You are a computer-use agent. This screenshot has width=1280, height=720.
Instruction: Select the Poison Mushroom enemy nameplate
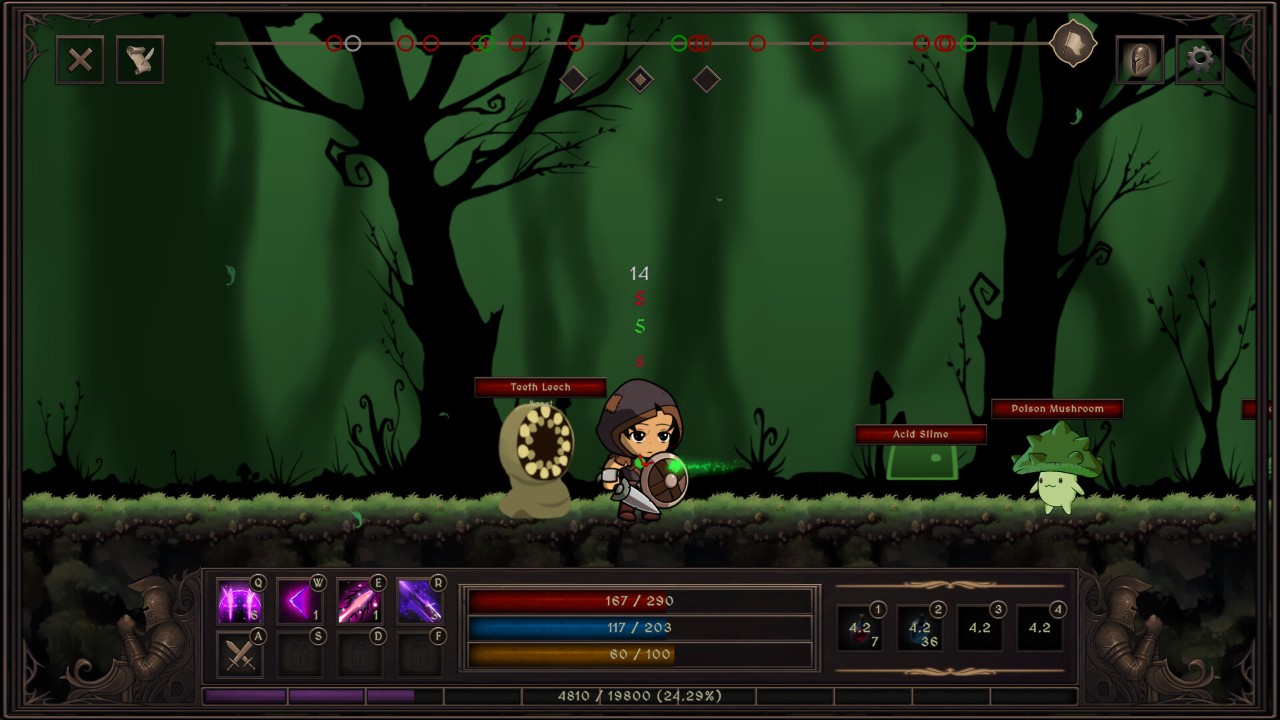(x=1057, y=409)
